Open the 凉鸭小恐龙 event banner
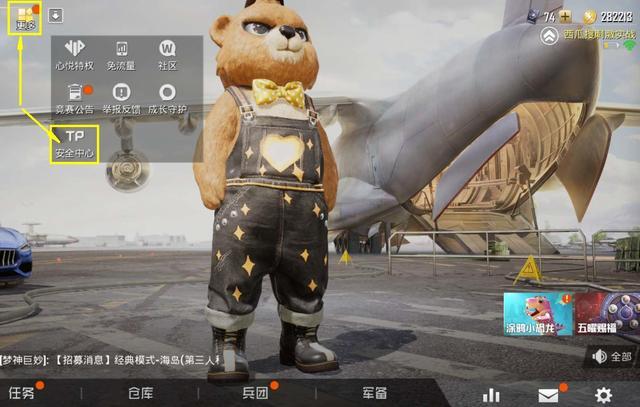The width and height of the screenshot is (640, 407). [537, 313]
